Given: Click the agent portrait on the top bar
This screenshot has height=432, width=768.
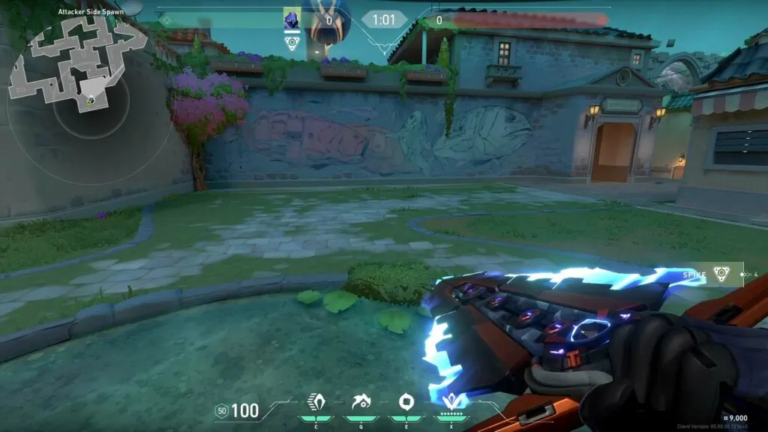Looking at the screenshot, I should (x=292, y=19).
